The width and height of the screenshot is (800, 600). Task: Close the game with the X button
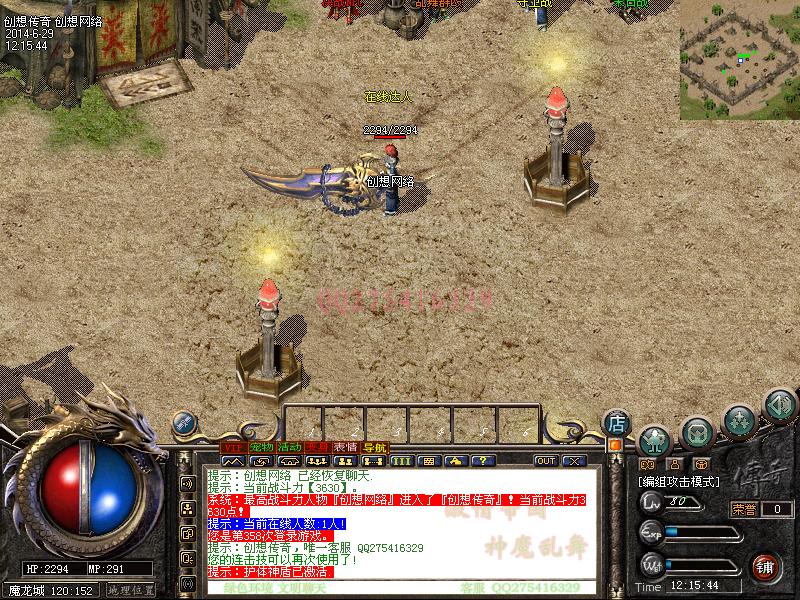tap(574, 461)
